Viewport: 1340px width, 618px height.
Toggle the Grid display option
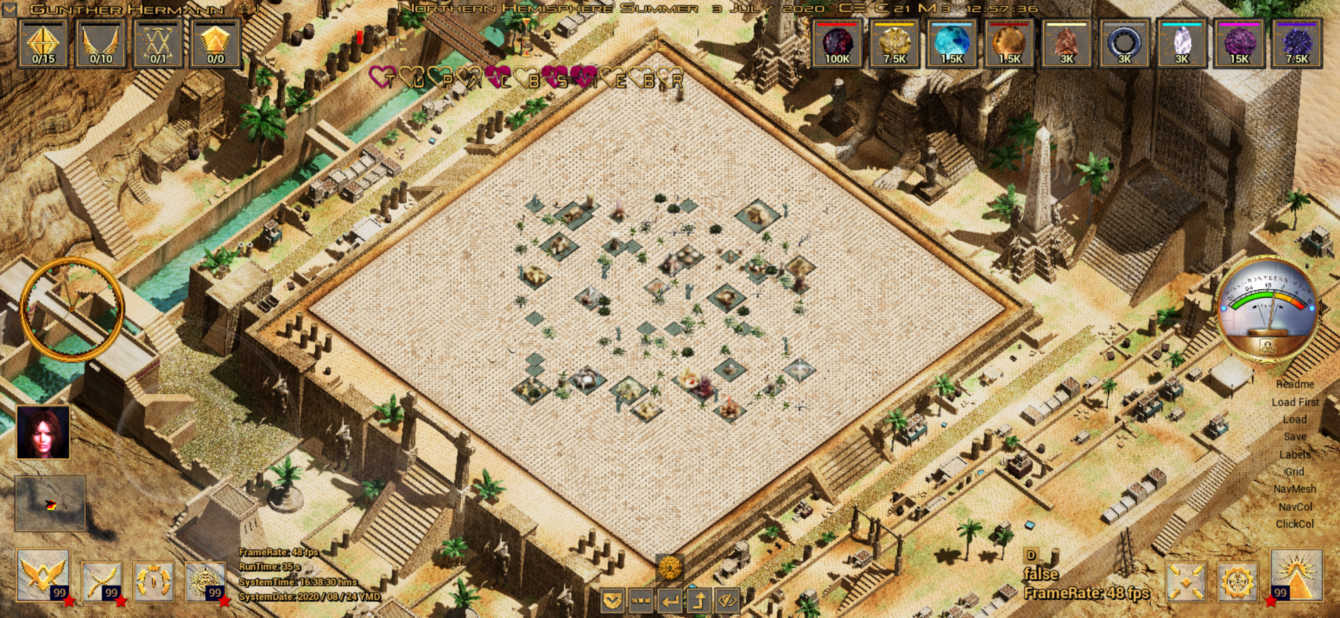pos(1295,472)
